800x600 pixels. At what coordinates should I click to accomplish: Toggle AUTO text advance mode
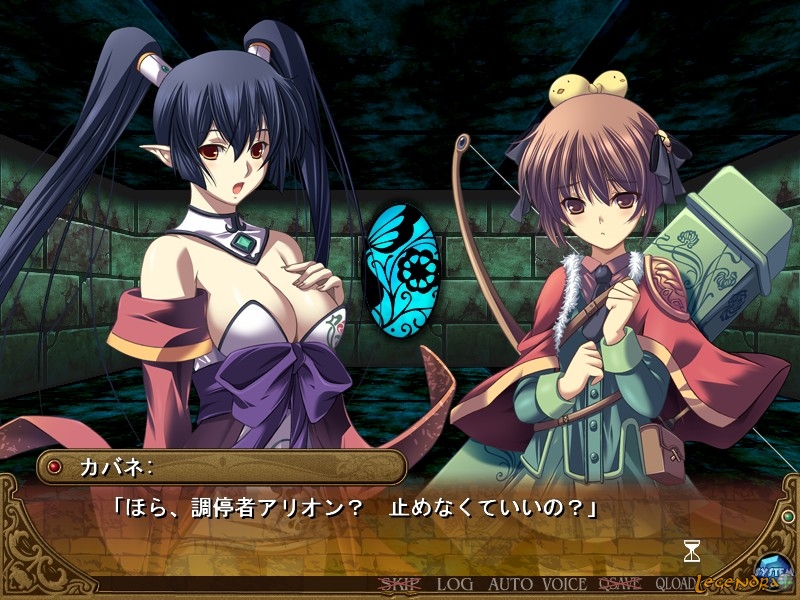(511, 584)
